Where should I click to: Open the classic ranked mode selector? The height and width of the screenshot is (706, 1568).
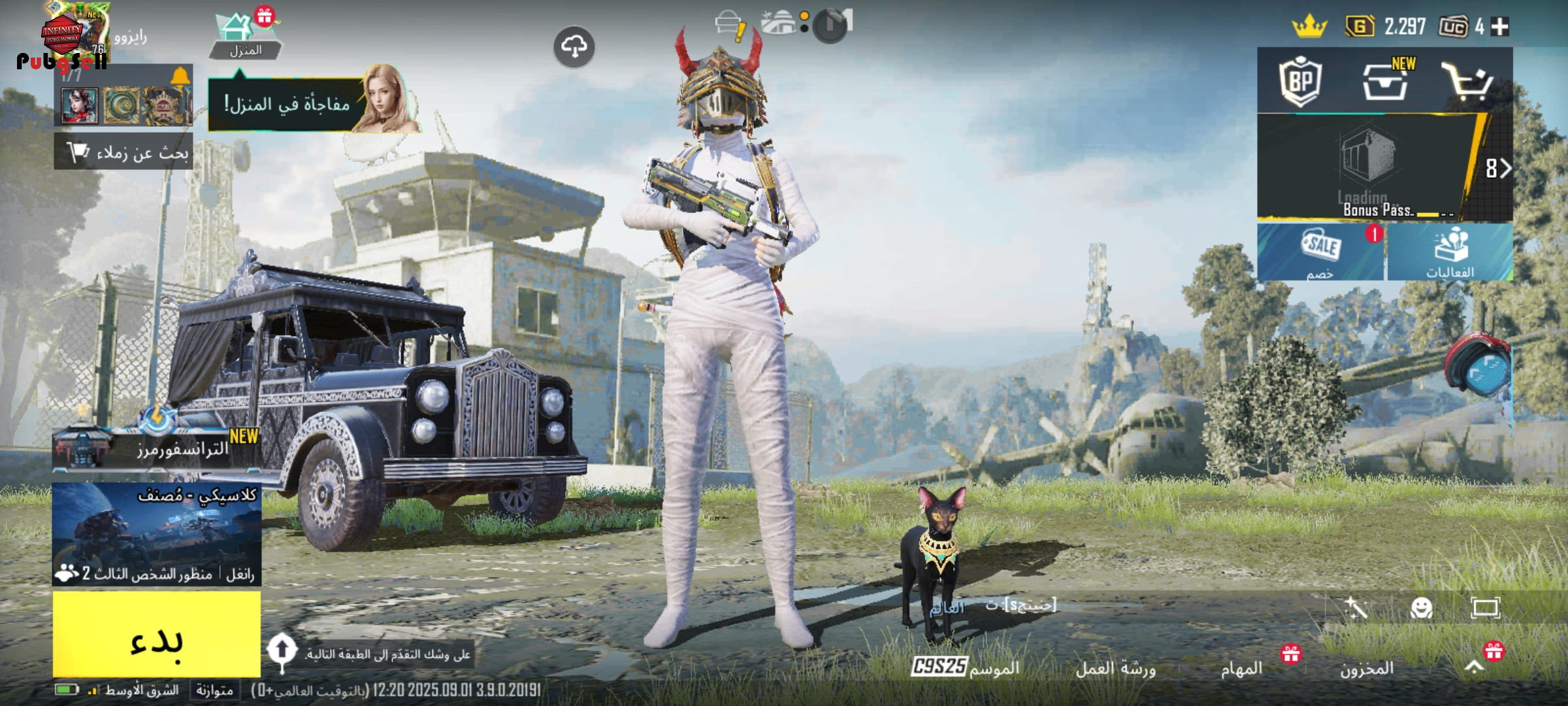[157, 533]
